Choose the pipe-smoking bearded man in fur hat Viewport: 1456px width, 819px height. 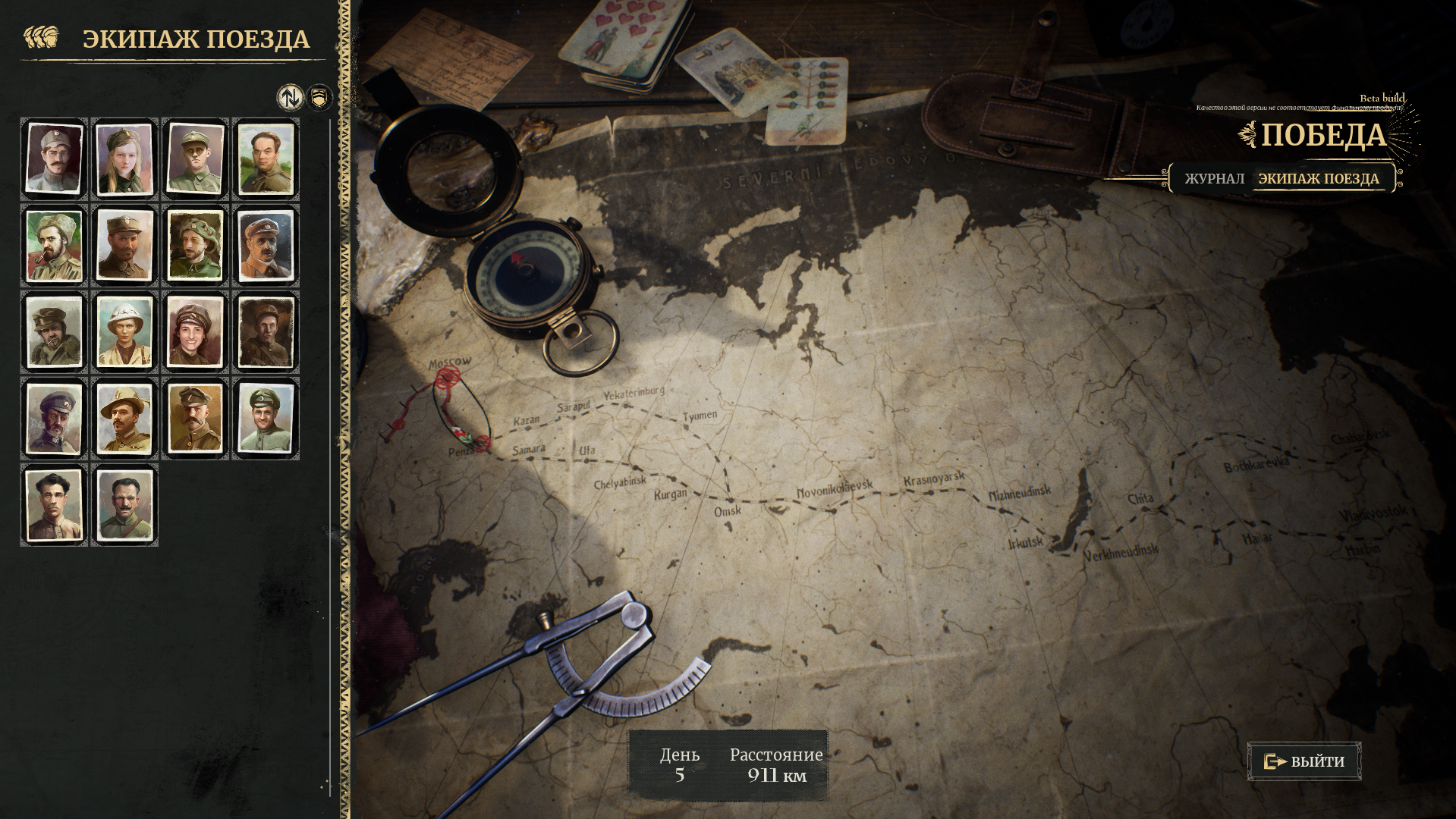click(x=54, y=246)
